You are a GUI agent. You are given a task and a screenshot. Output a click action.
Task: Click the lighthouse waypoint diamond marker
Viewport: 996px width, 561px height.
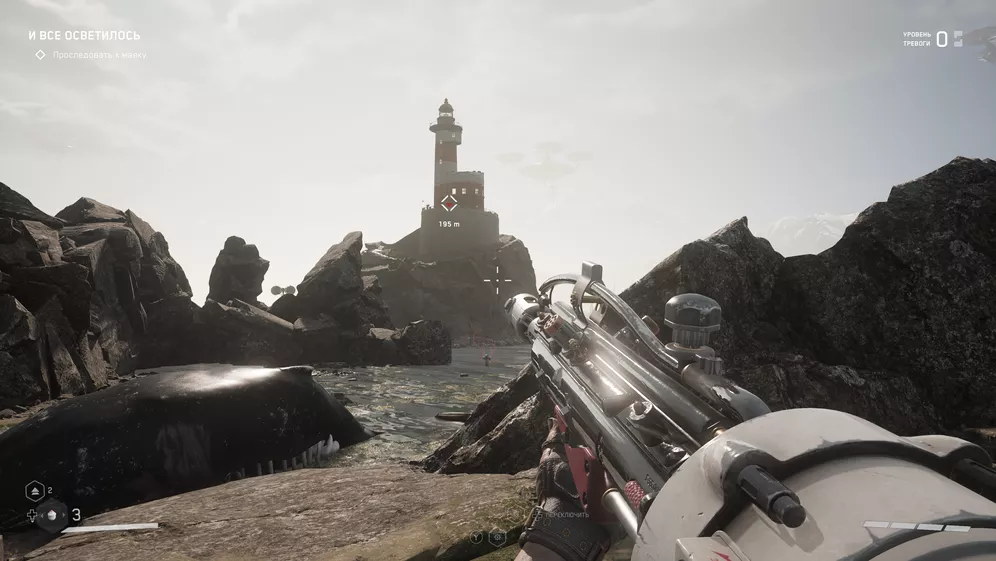point(449,203)
